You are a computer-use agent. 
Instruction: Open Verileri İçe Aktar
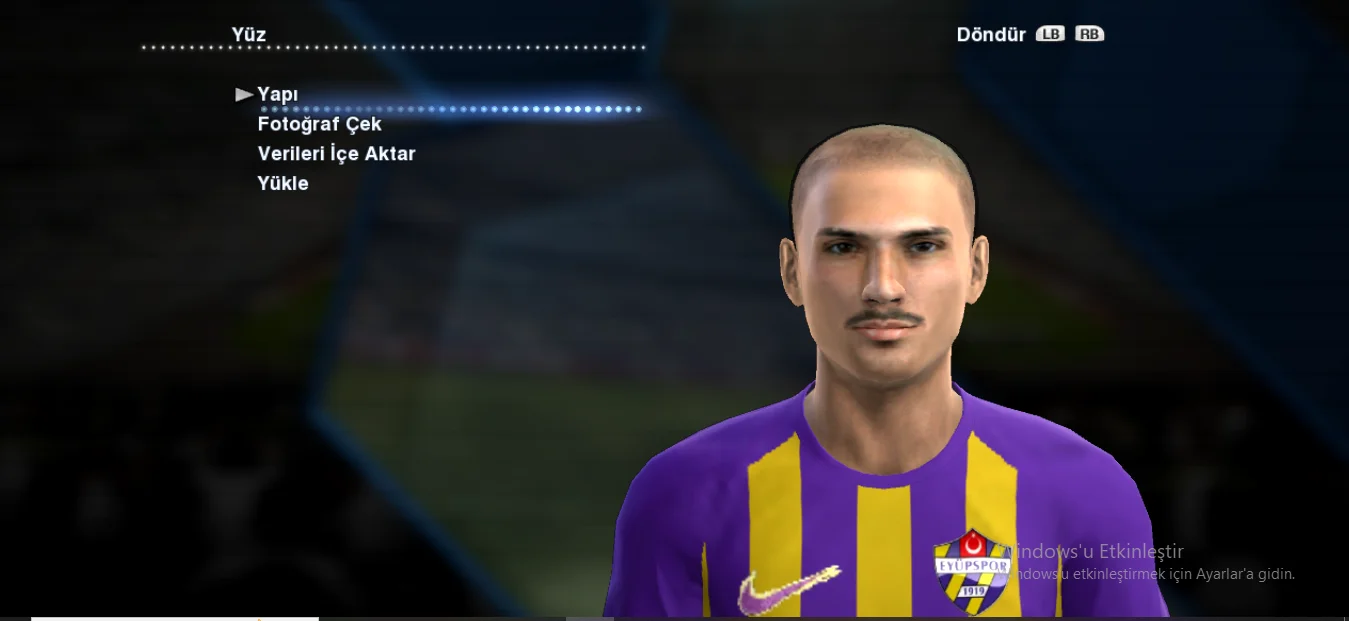click(x=336, y=154)
